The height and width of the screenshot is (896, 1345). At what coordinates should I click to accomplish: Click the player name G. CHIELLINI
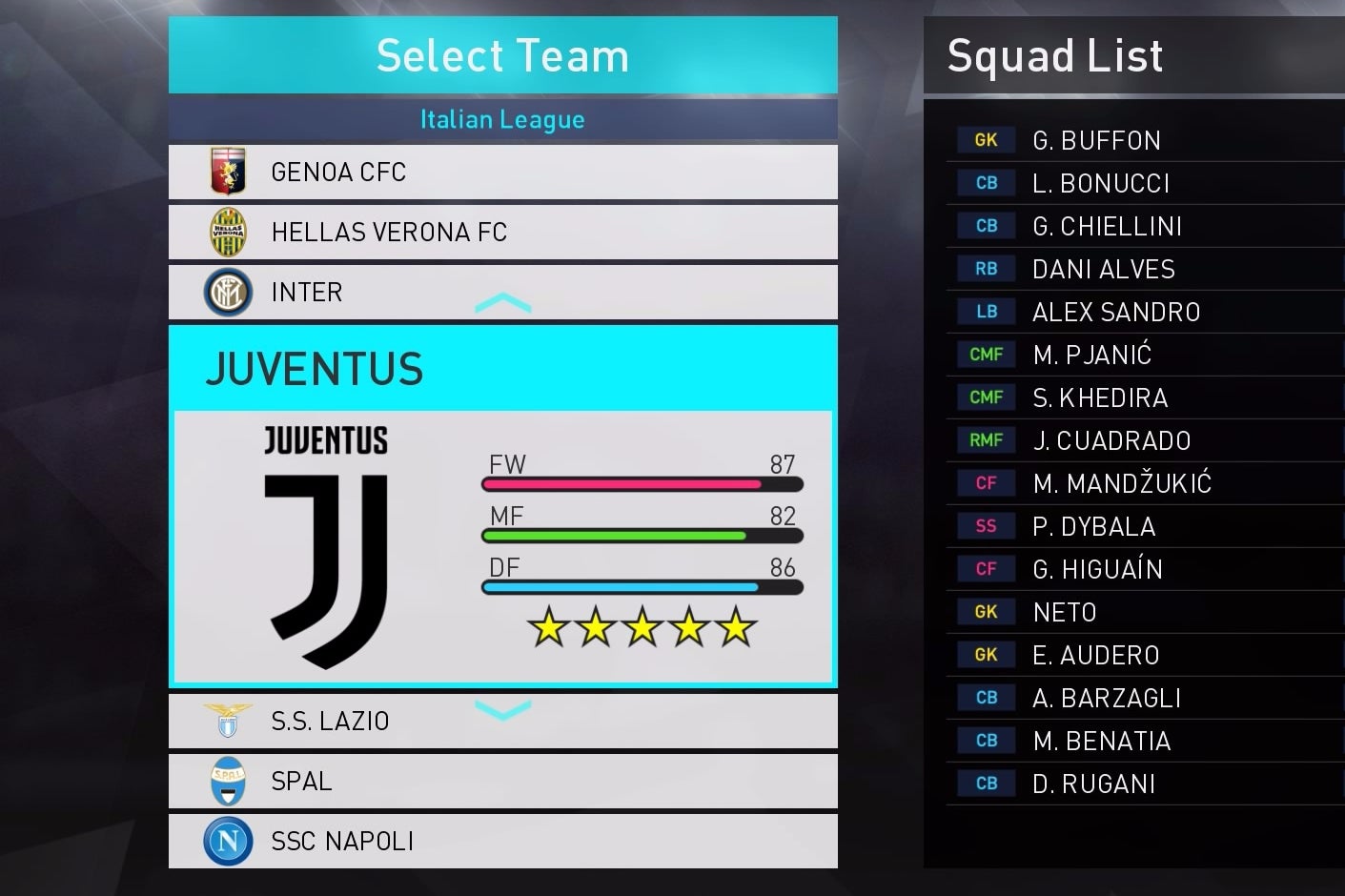coord(1108,225)
